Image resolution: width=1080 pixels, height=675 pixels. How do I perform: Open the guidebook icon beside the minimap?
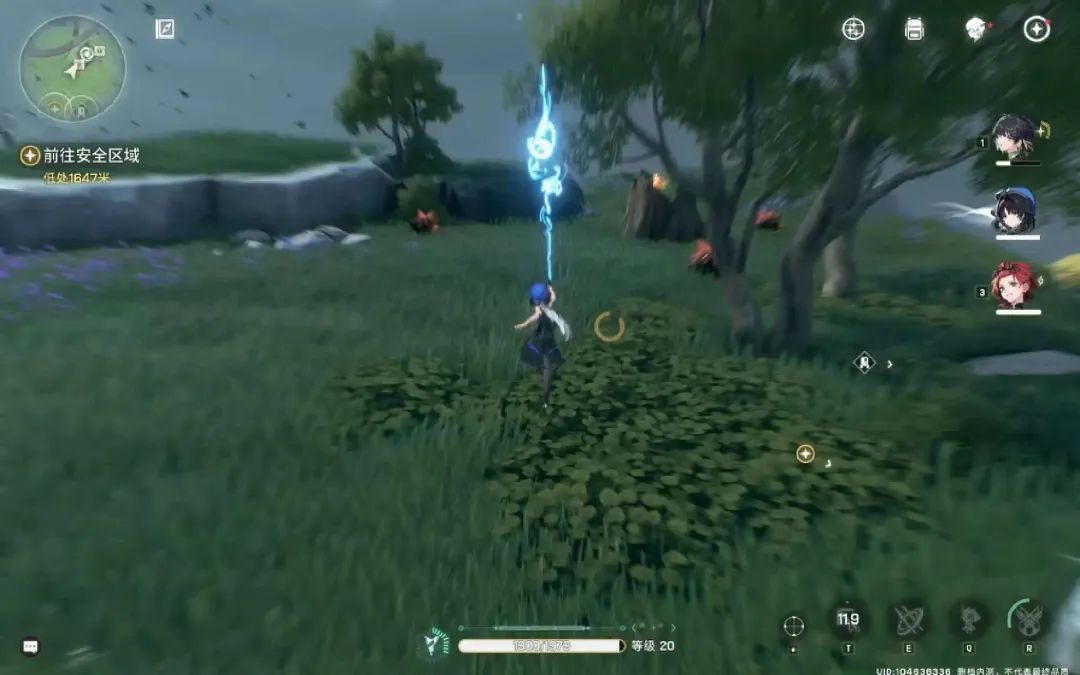[165, 29]
